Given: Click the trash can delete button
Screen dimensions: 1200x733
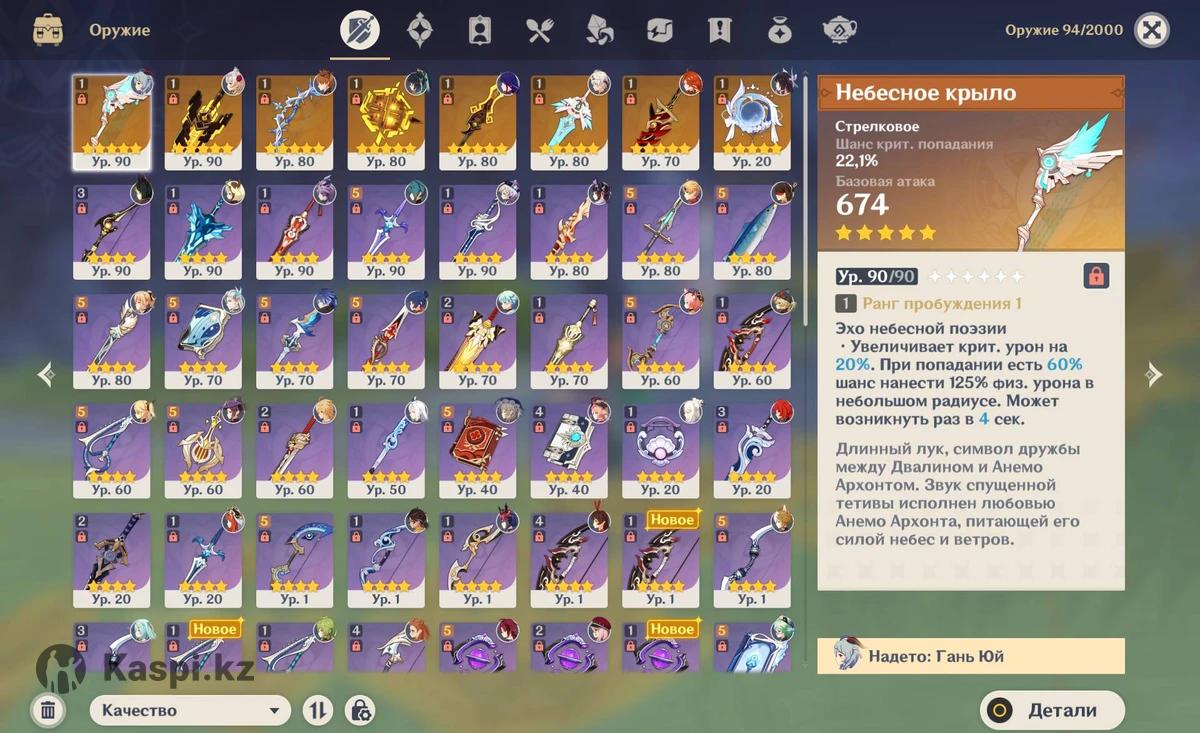Looking at the screenshot, I should point(47,711).
